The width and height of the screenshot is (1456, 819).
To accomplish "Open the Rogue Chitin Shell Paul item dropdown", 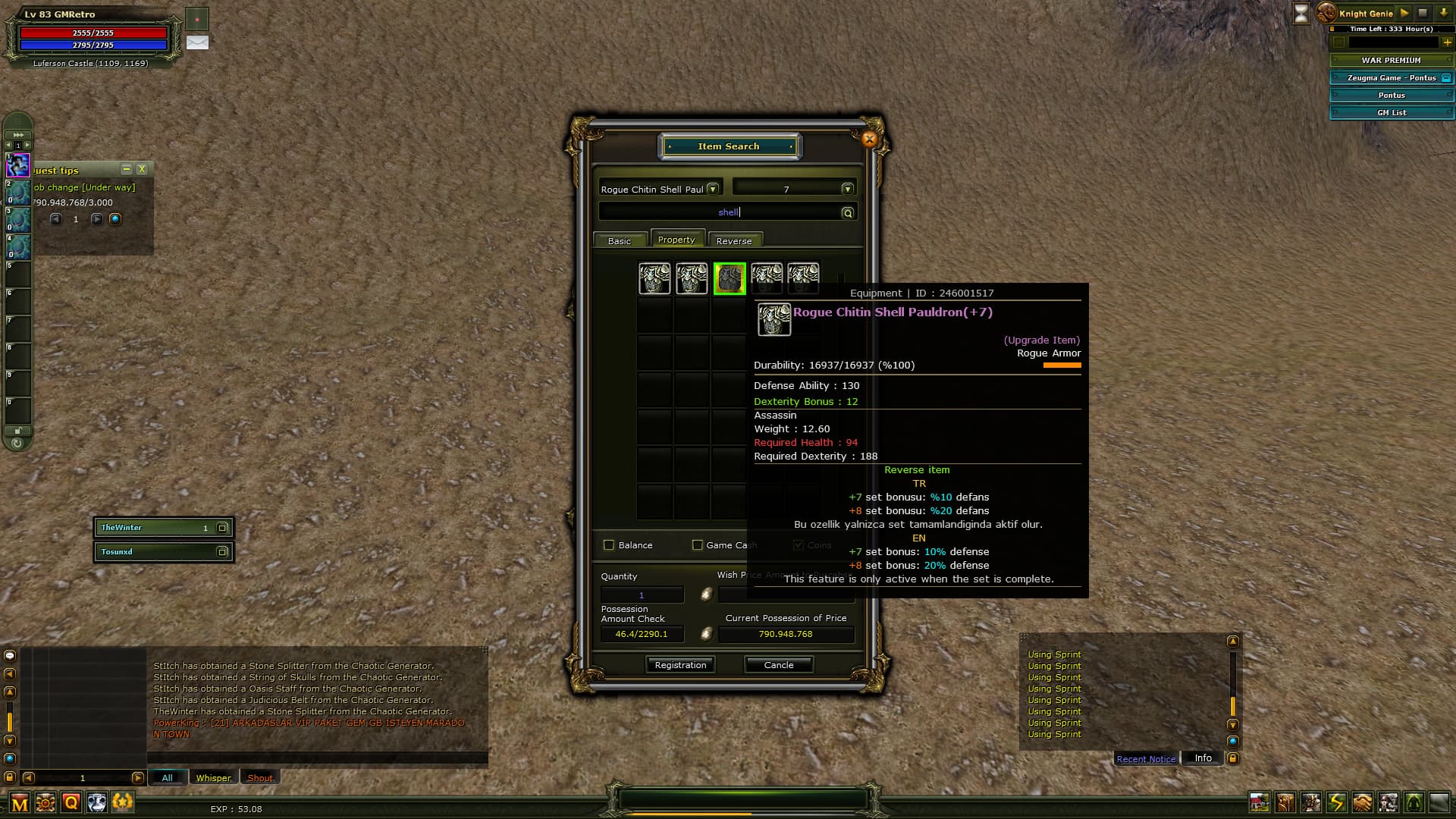I will tap(712, 187).
